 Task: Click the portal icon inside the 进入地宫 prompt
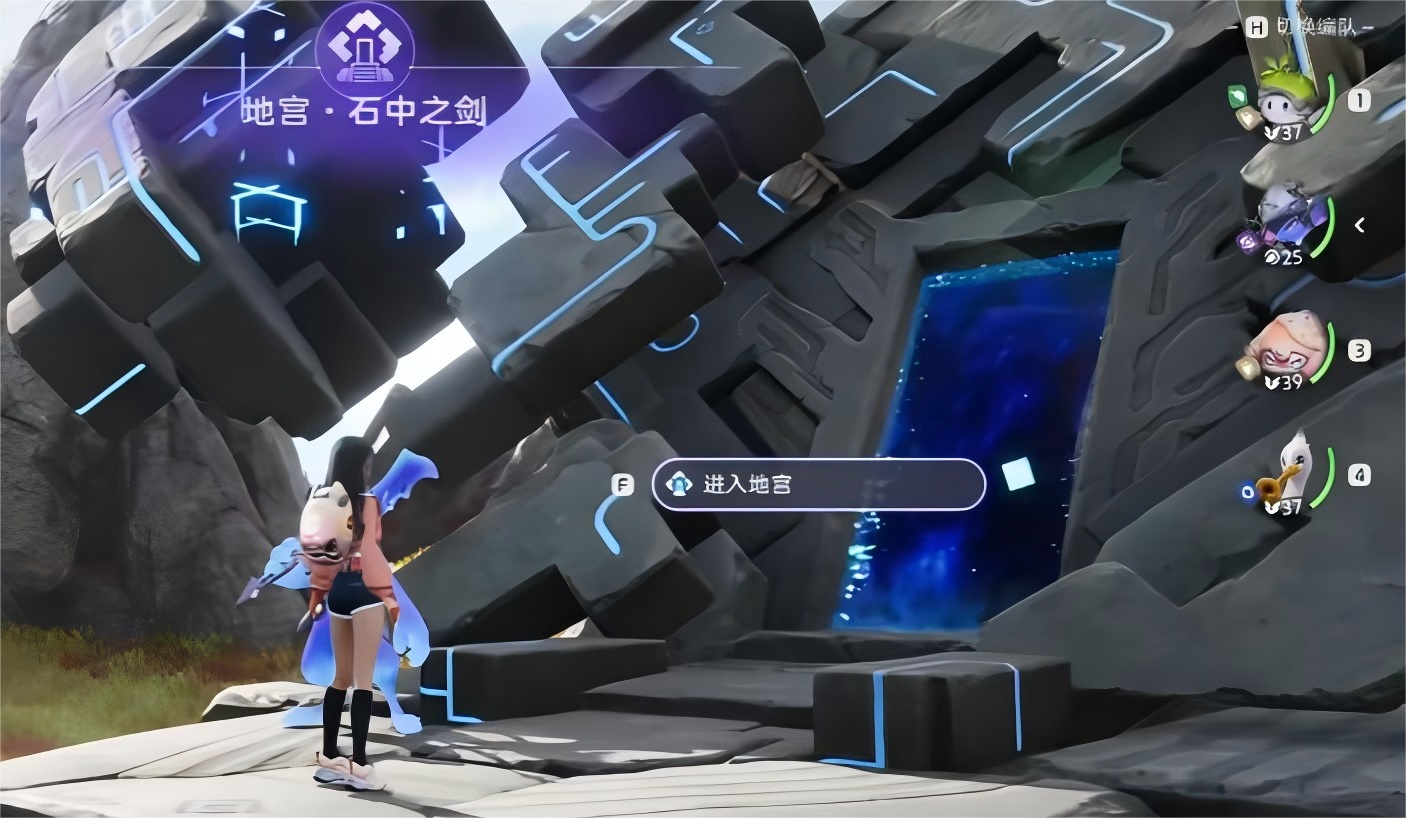pyautogui.click(x=680, y=483)
